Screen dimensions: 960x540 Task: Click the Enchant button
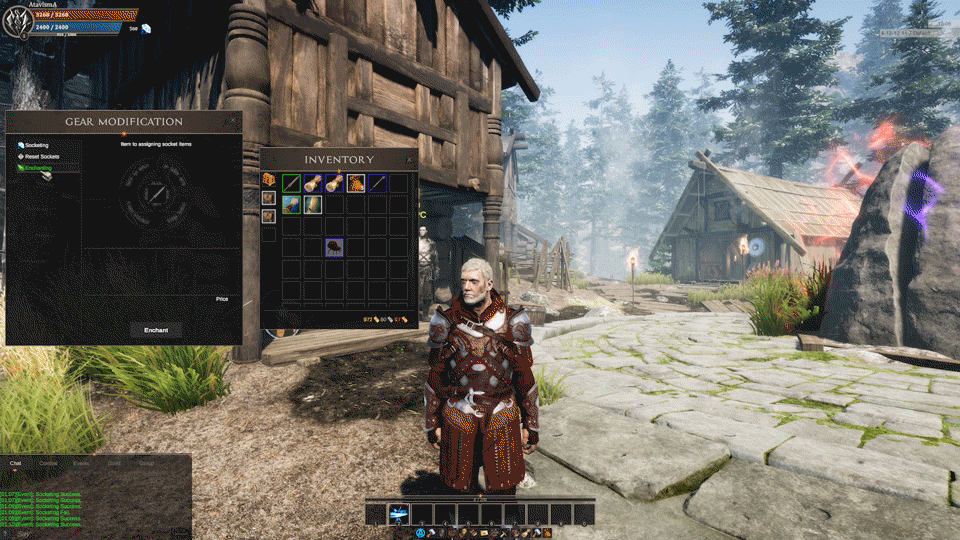(156, 330)
